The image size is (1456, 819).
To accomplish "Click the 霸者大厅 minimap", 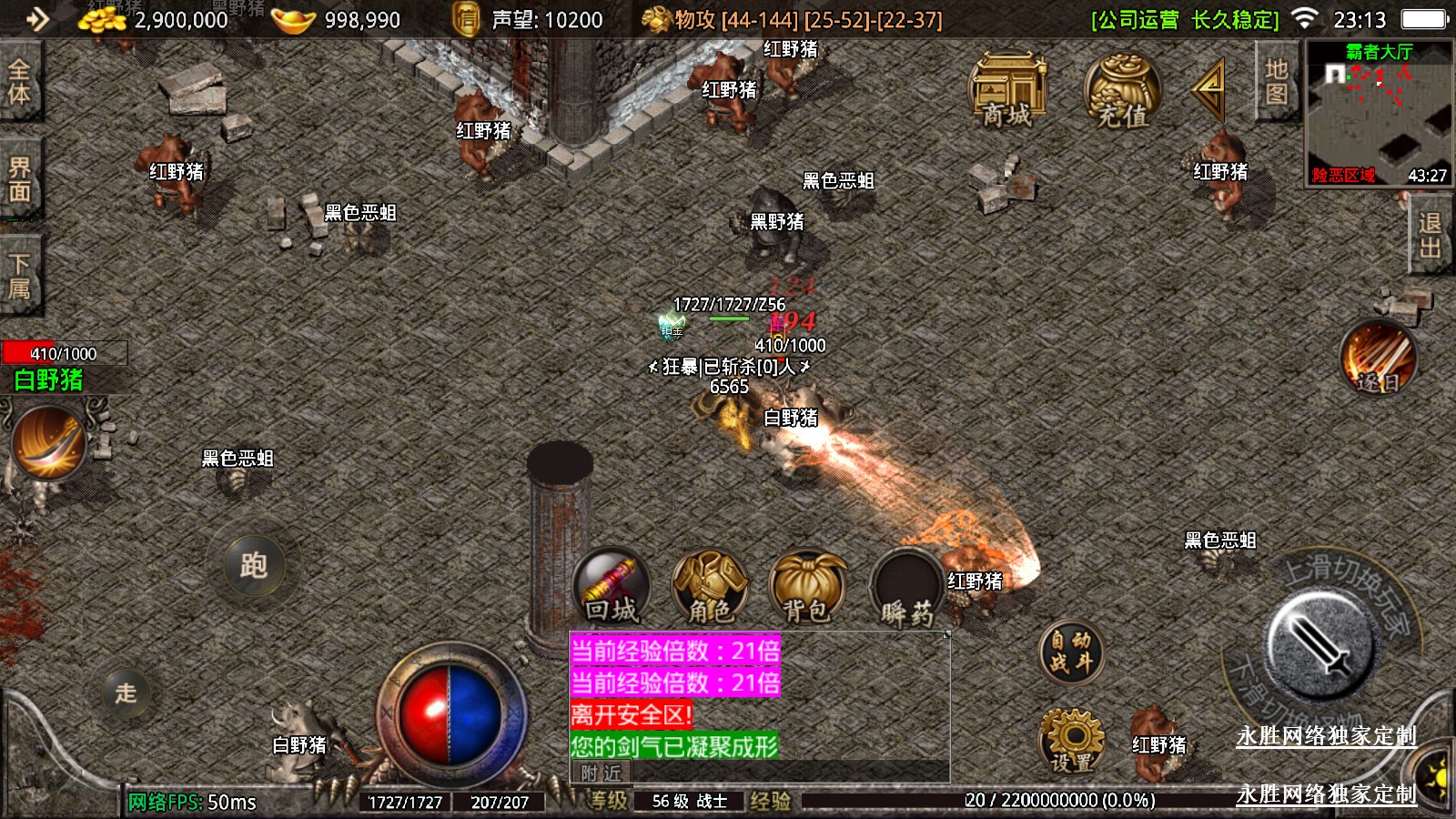I will point(1379,114).
